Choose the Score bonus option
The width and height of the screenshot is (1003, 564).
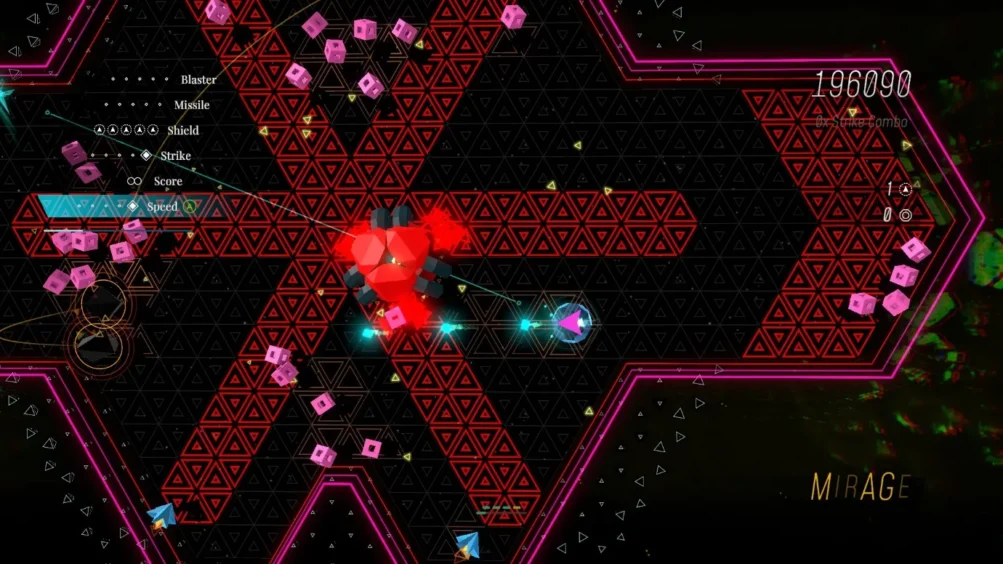167,181
